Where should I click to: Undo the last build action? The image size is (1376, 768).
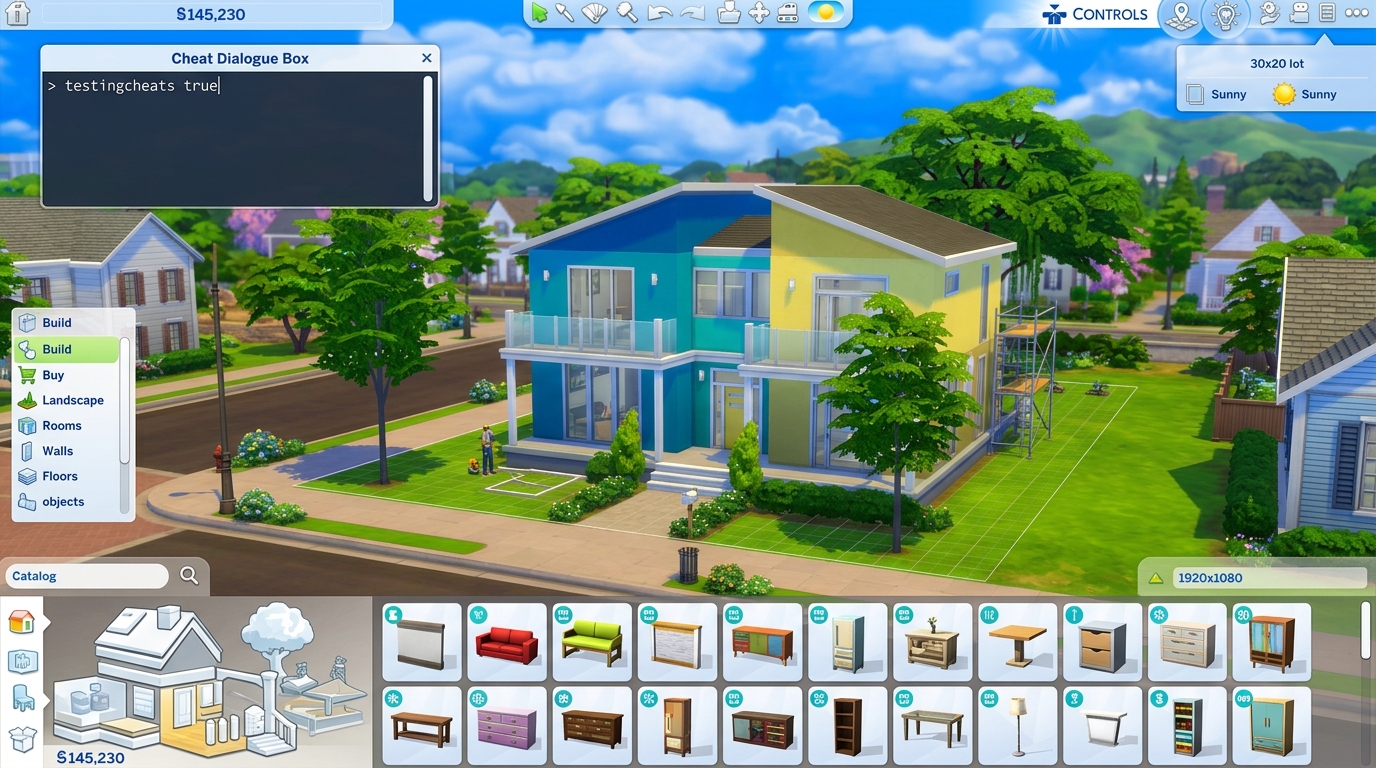point(661,13)
